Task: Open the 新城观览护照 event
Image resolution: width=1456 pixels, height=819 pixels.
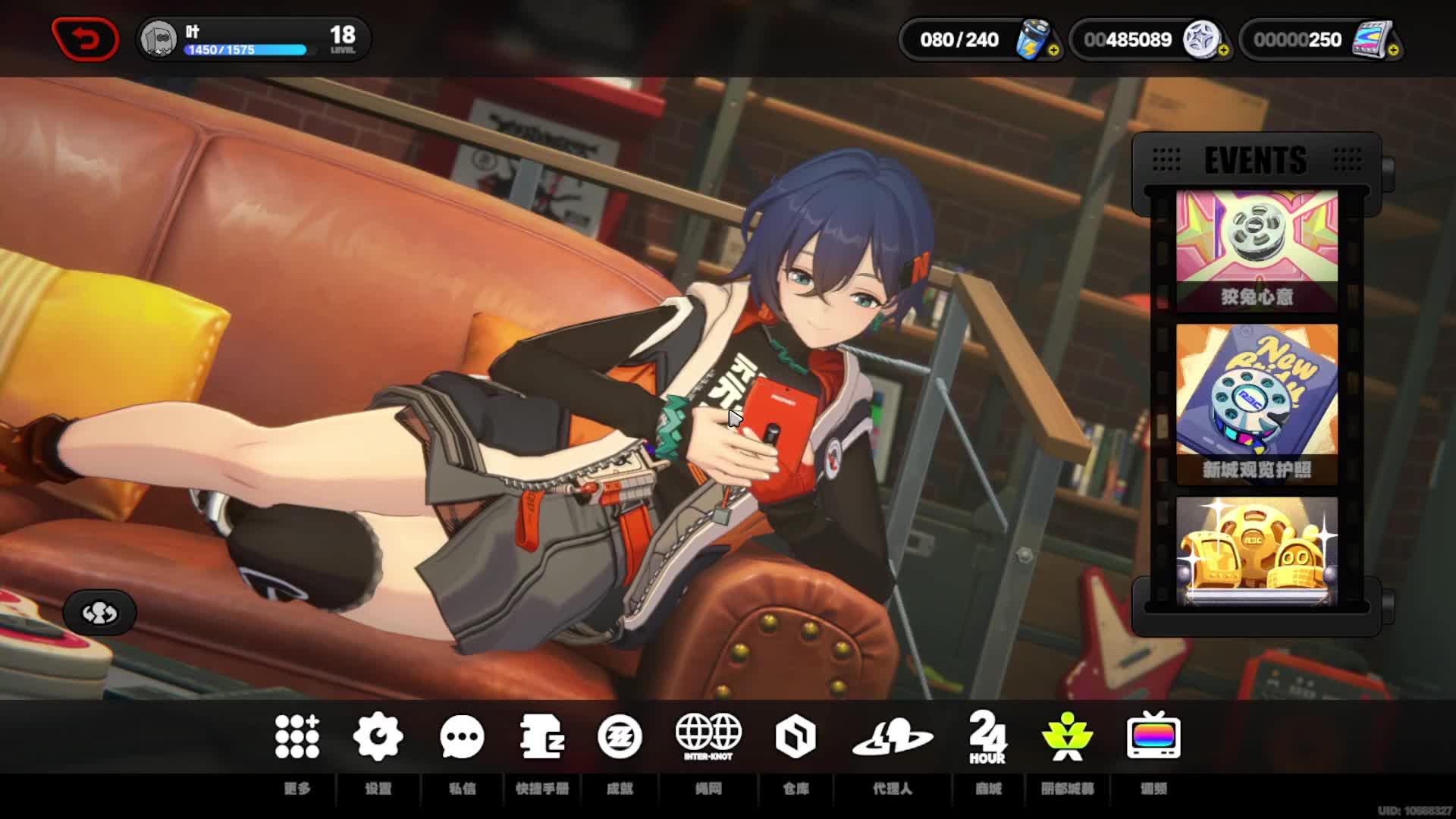Action: tap(1257, 403)
